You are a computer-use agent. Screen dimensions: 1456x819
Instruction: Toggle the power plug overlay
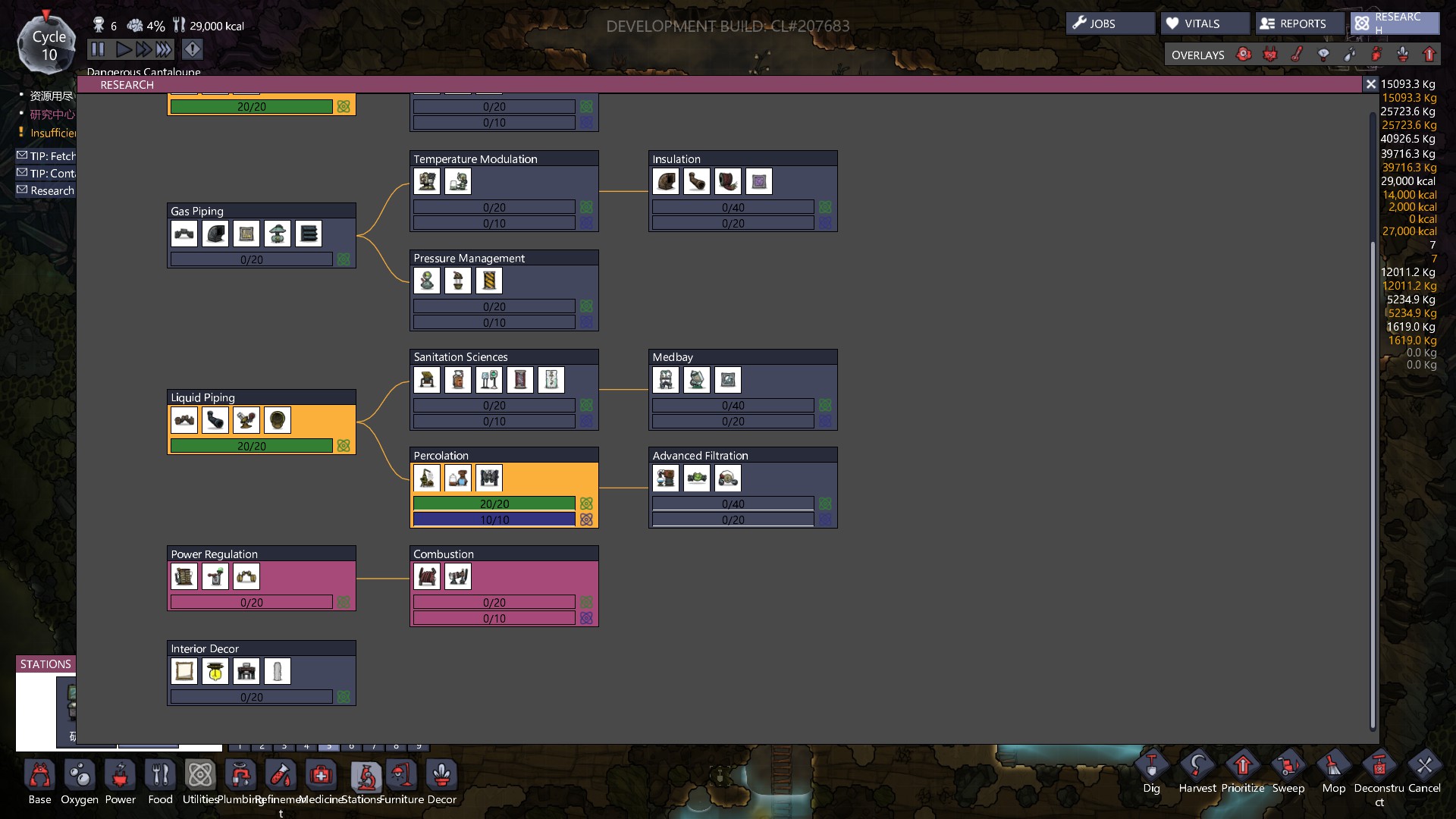click(1270, 55)
